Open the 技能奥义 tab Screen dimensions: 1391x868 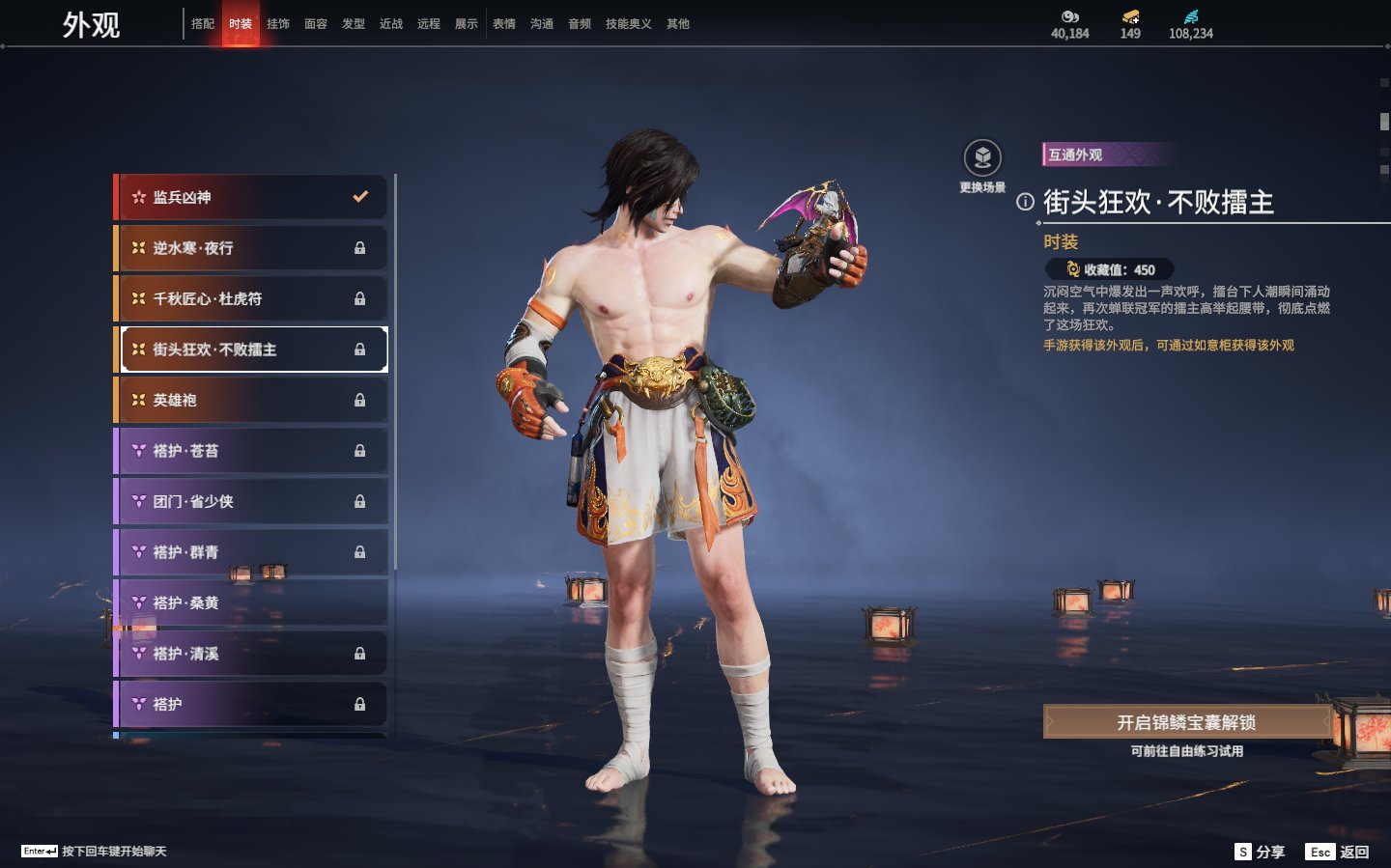pyautogui.click(x=628, y=24)
